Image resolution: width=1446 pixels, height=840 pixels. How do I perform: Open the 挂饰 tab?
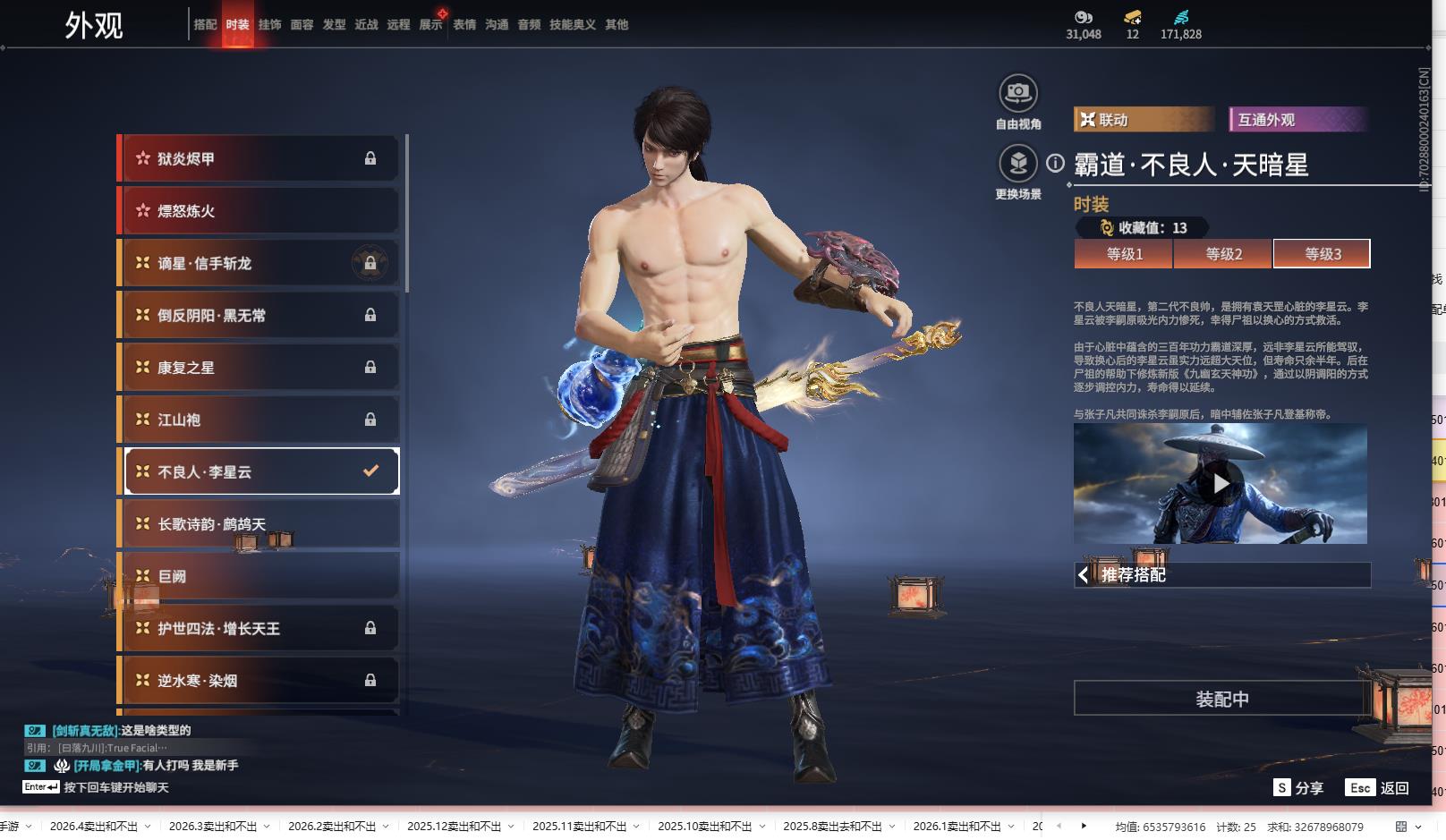(269, 25)
